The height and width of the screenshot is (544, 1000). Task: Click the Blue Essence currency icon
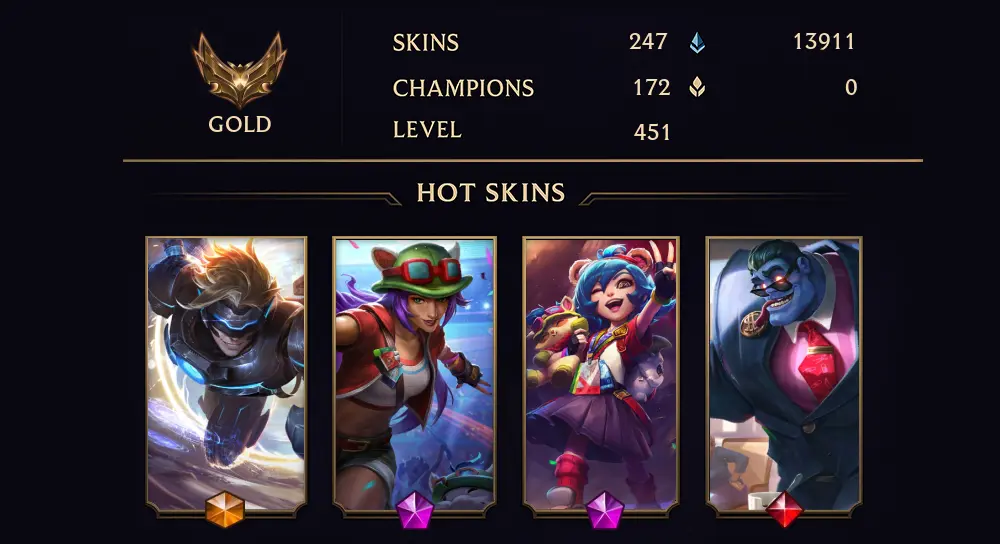tap(697, 43)
